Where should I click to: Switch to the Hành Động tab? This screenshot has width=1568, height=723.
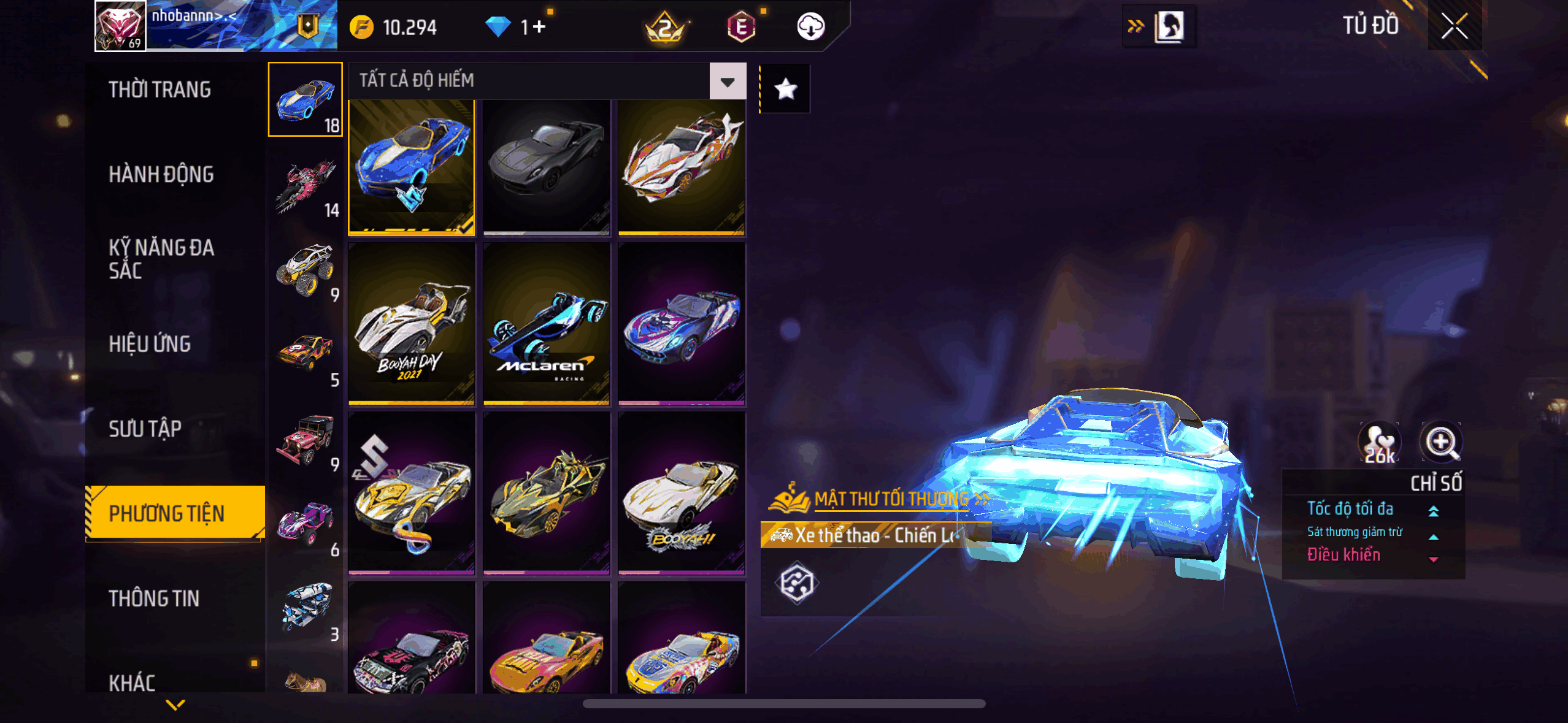[161, 174]
